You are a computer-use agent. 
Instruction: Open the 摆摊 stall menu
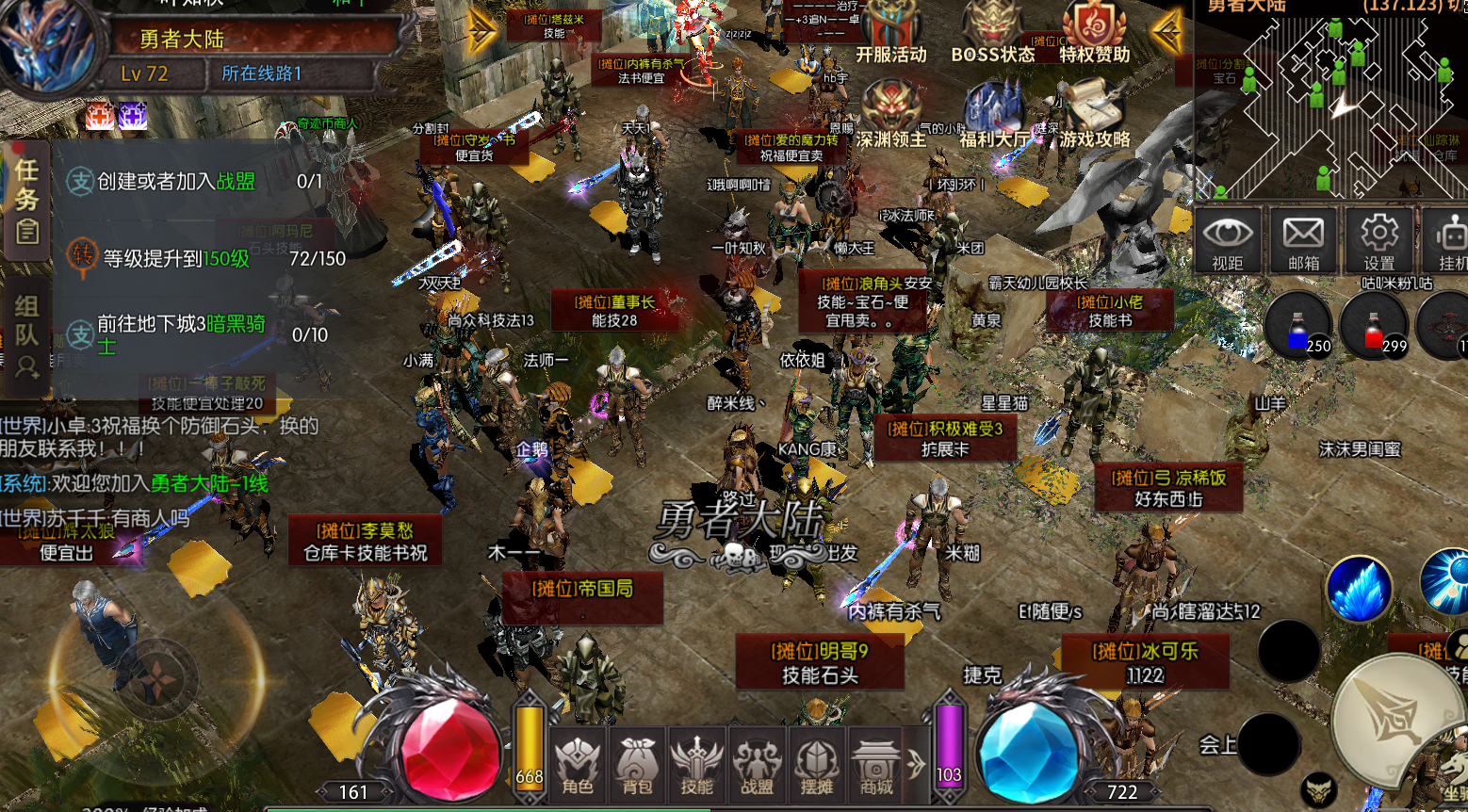[x=816, y=765]
